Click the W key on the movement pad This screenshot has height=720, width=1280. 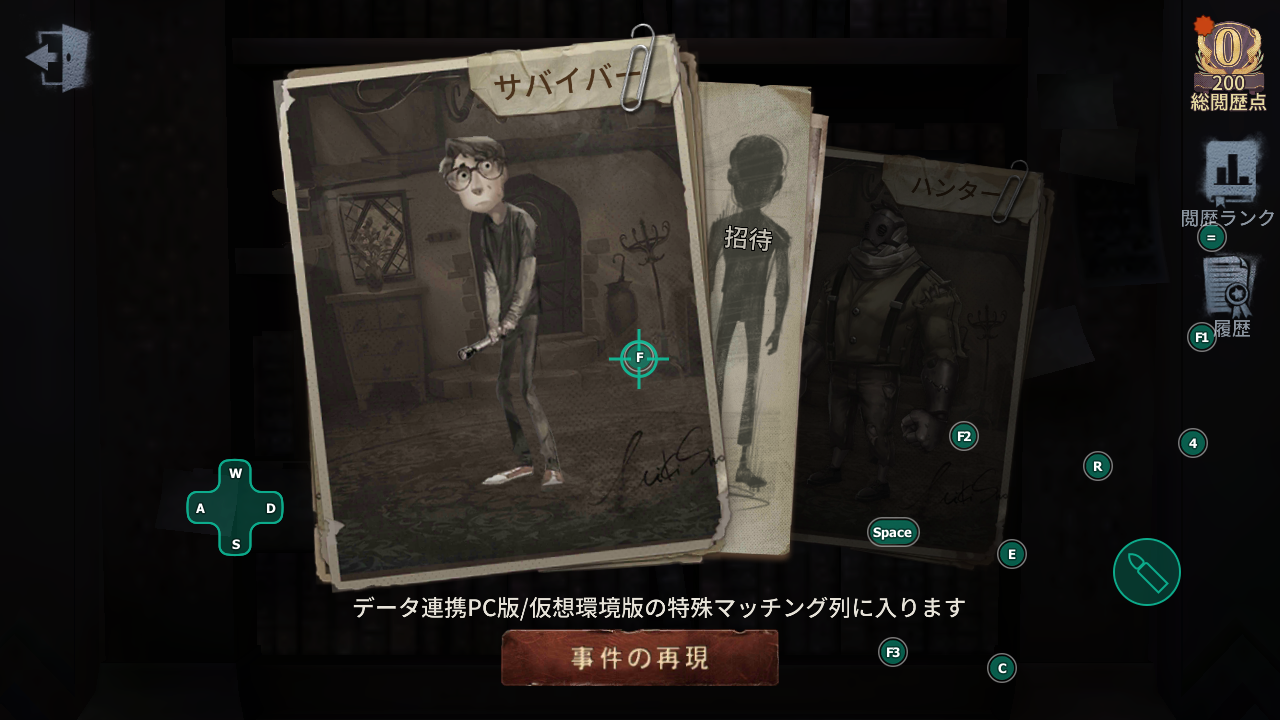point(234,472)
